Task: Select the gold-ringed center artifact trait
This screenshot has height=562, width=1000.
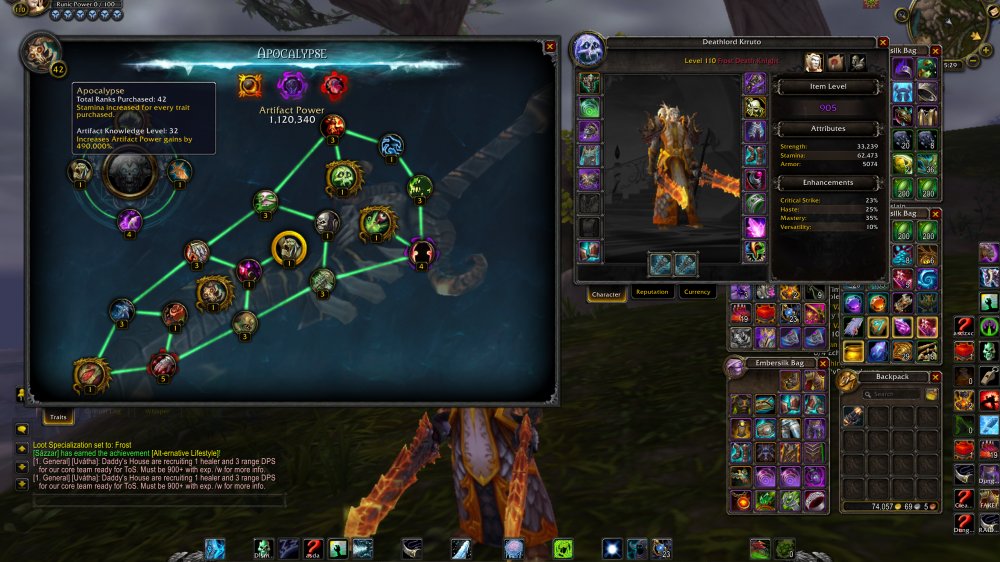Action: pos(289,248)
